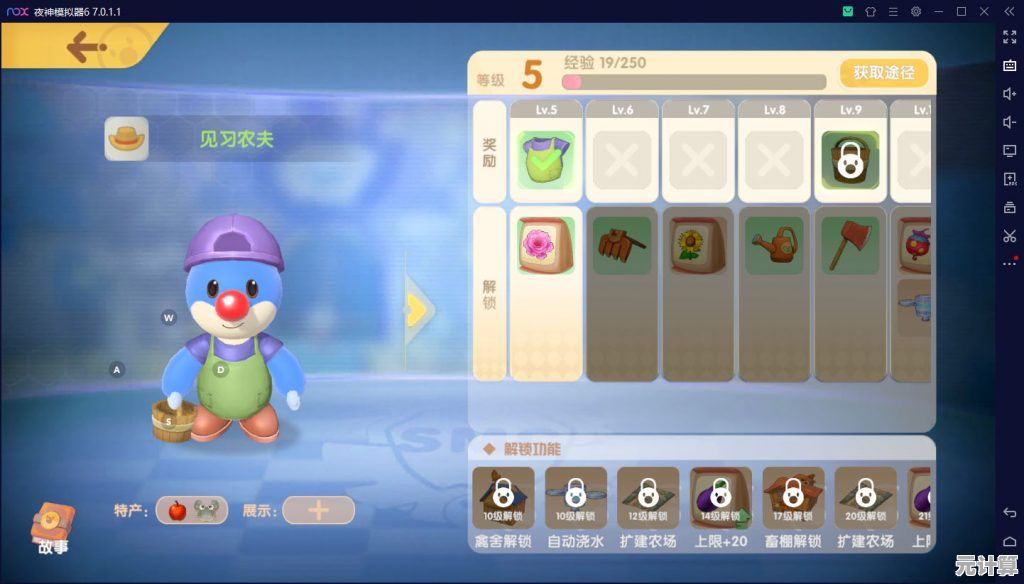The image size is (1024, 584).
Task: View the 自动浇水 locked feature
Action: pos(575,498)
